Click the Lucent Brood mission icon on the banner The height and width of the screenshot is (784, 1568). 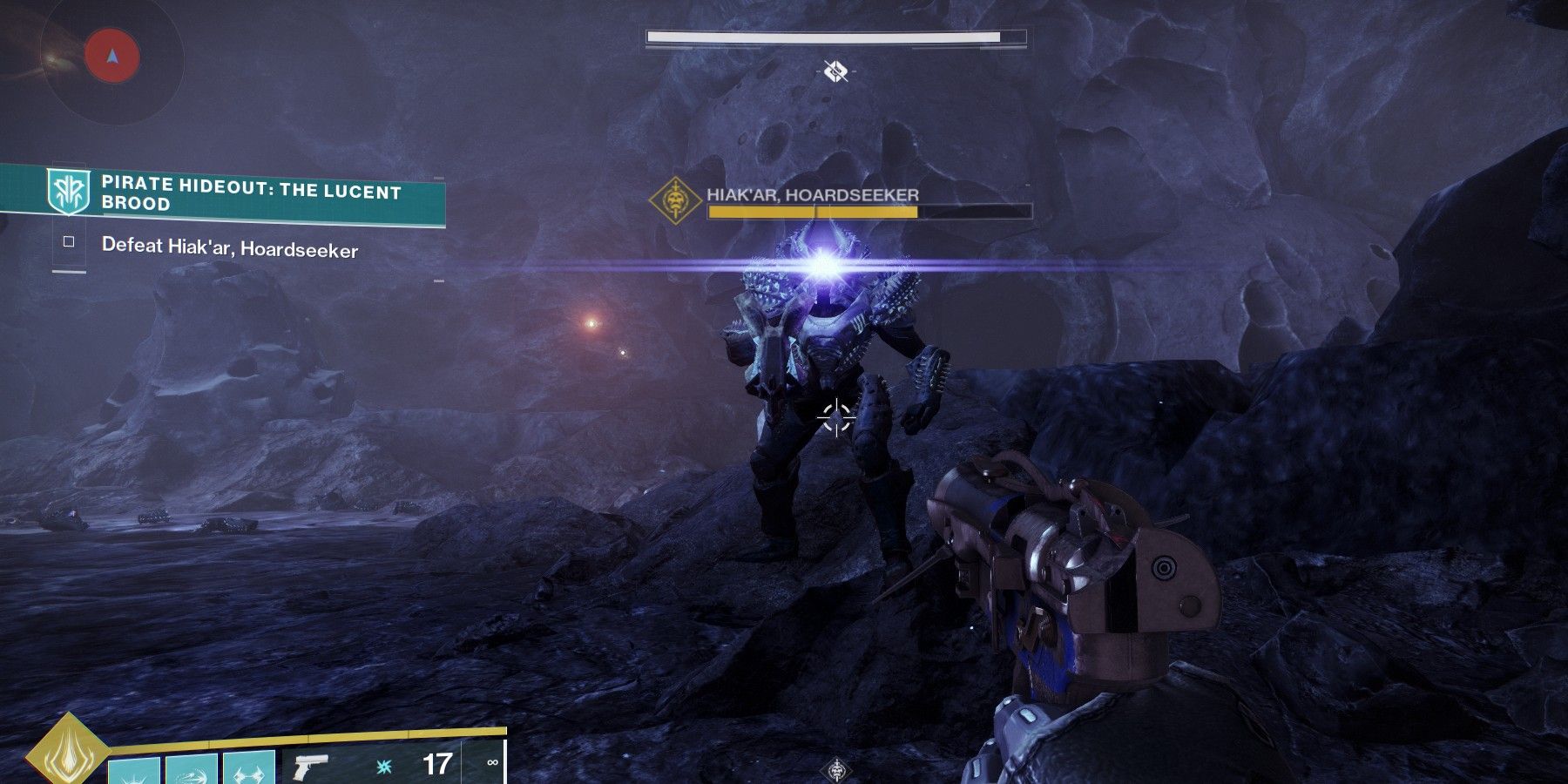66,191
